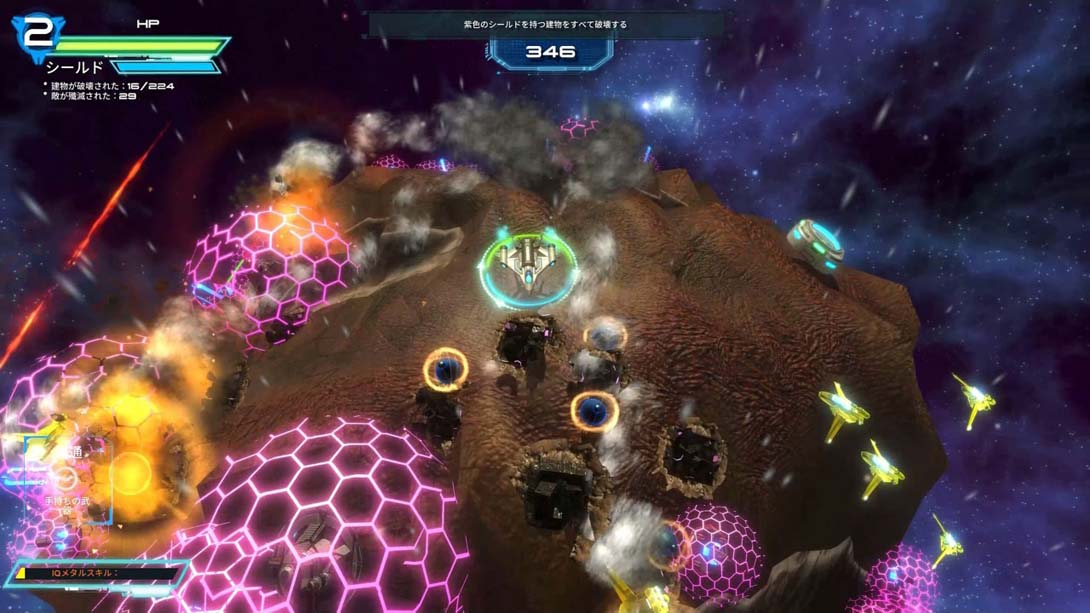Activate the IQ Metal Skill gauge
This screenshot has width=1090, height=613.
97,574
